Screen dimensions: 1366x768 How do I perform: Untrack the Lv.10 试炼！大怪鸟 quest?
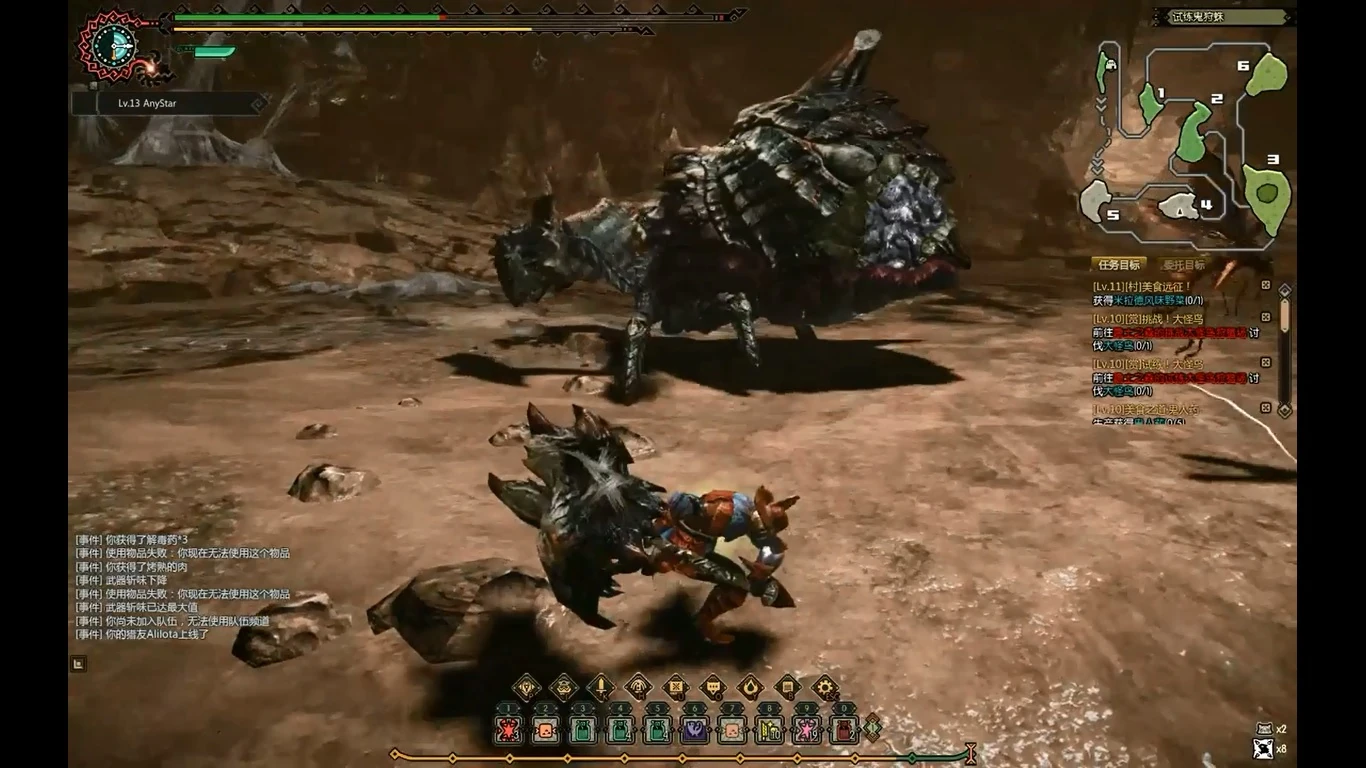tap(1264, 360)
